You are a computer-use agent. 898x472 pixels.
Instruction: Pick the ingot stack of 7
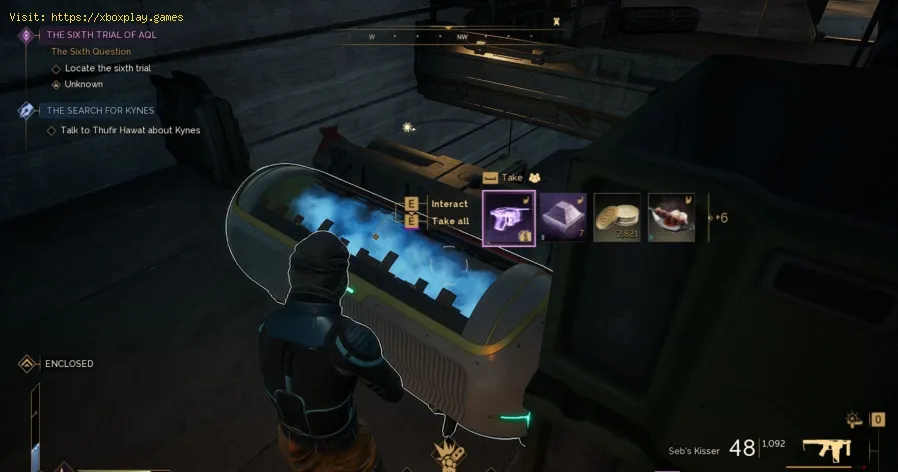[x=564, y=218]
